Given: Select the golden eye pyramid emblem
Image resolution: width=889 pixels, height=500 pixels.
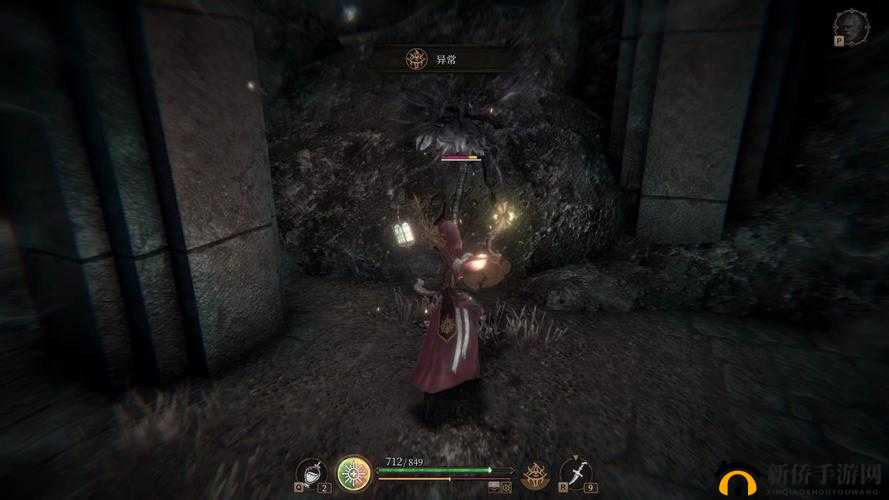Looking at the screenshot, I should click(535, 472).
